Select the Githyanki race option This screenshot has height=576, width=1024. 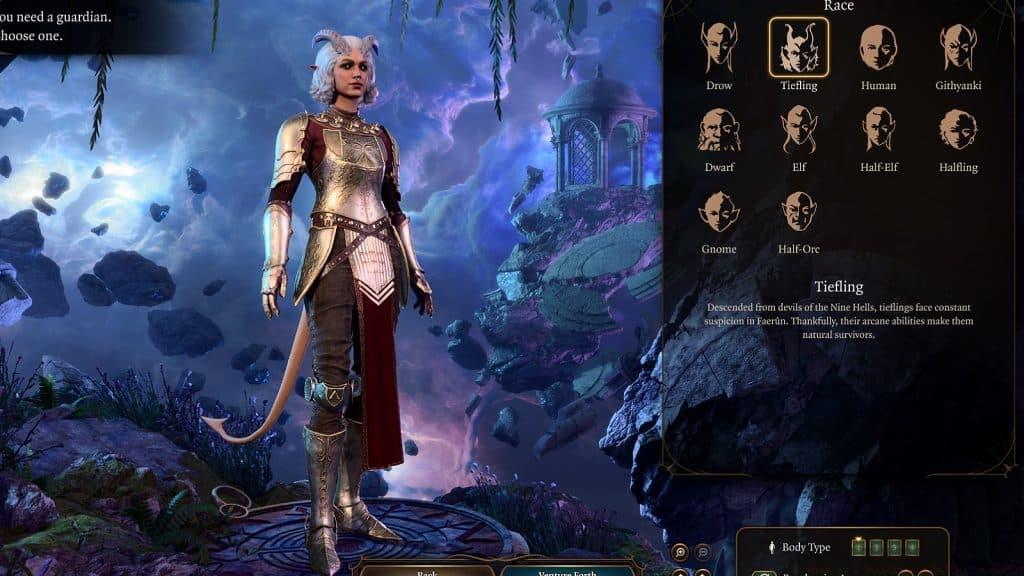tap(958, 48)
